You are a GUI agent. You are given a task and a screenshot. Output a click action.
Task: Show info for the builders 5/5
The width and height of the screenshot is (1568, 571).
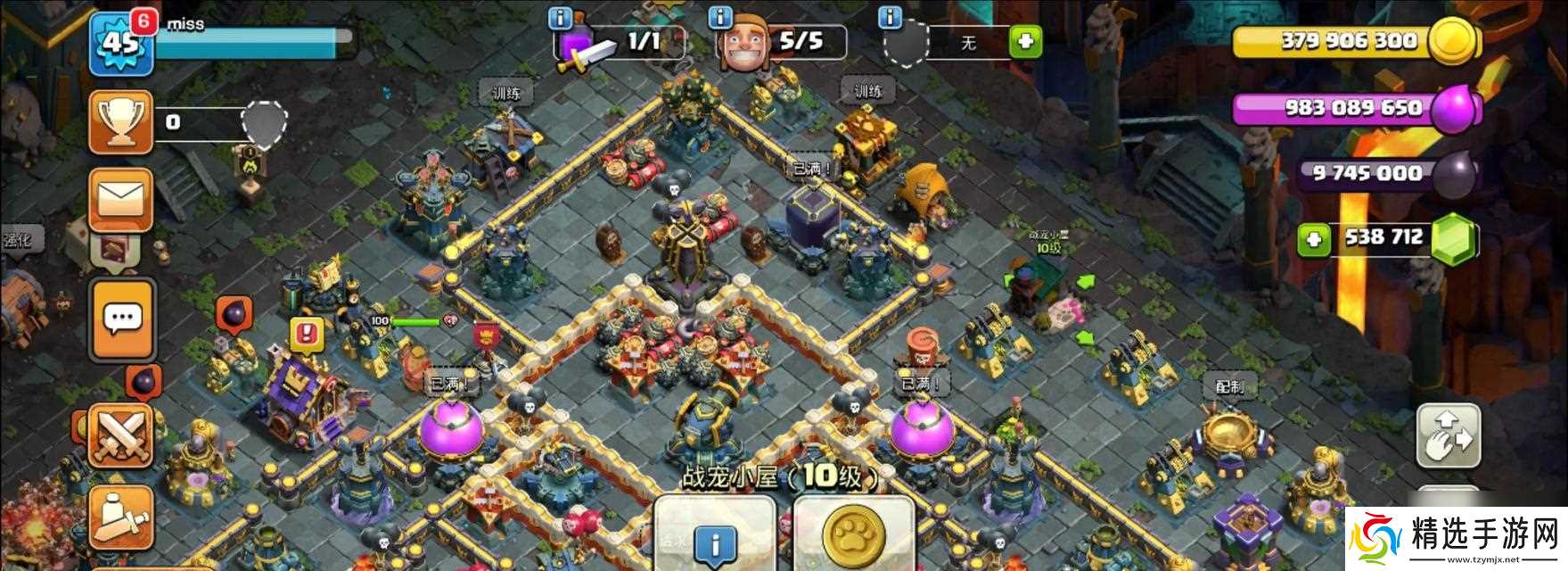[x=719, y=18]
